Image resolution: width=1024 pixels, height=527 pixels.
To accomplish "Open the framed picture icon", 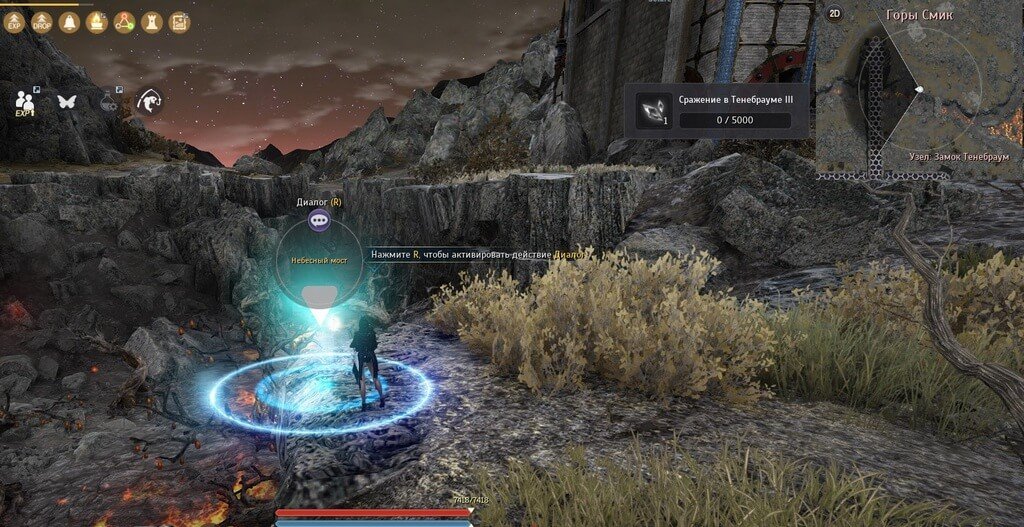I will (179, 22).
